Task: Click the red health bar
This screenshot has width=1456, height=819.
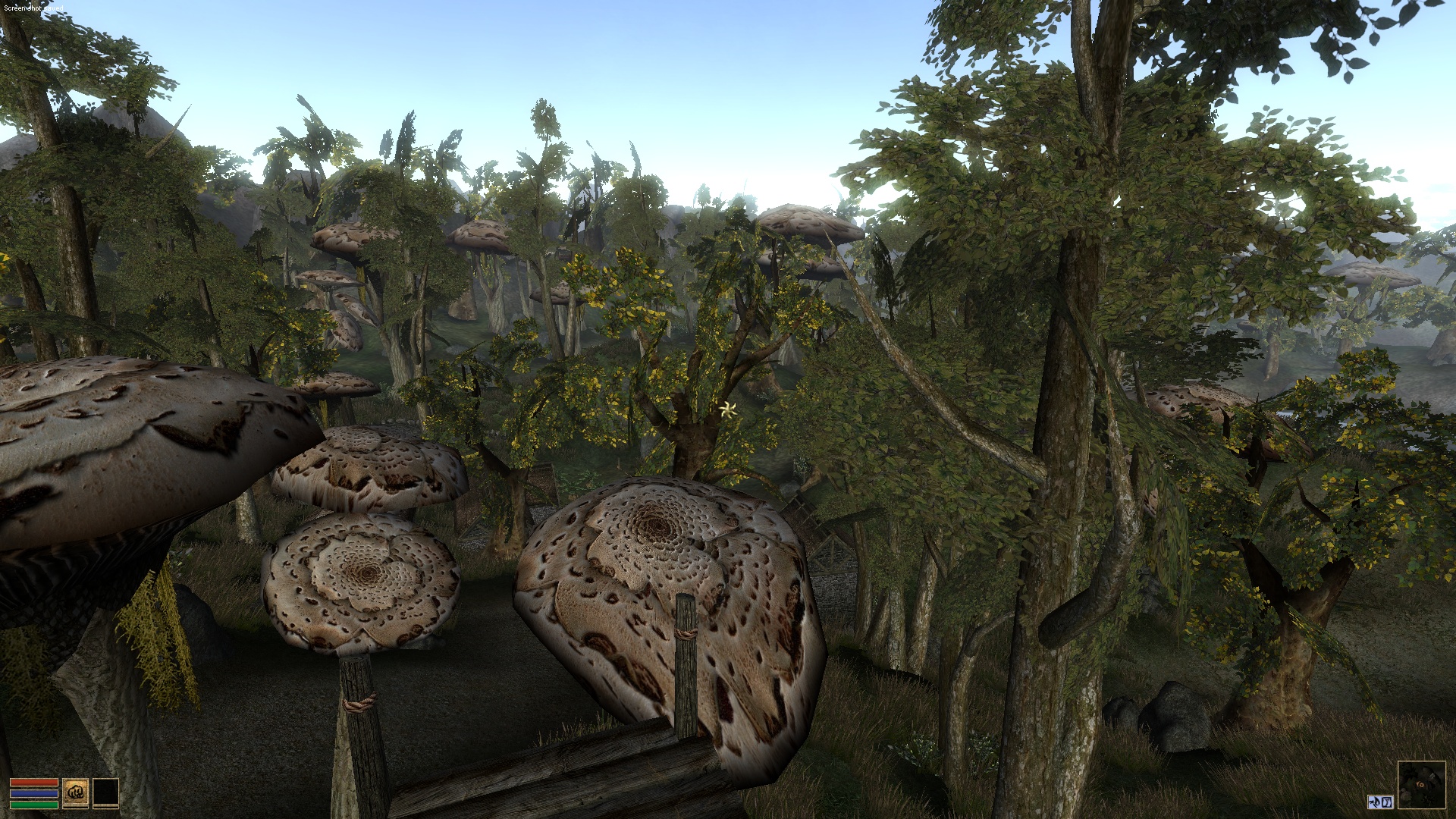Action: point(34,782)
